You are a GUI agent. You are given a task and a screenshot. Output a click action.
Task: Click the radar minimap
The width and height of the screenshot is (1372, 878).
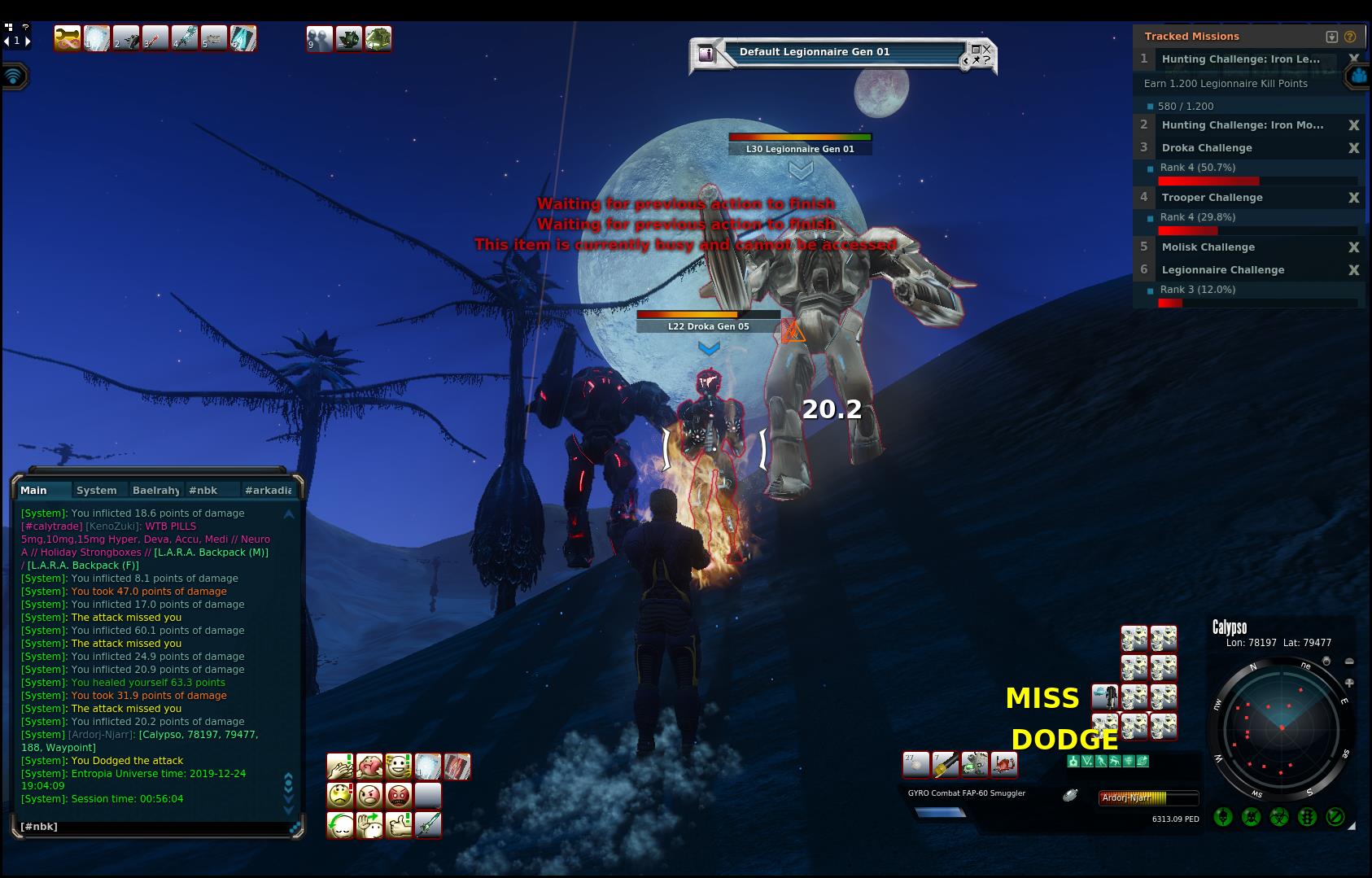tap(1281, 728)
